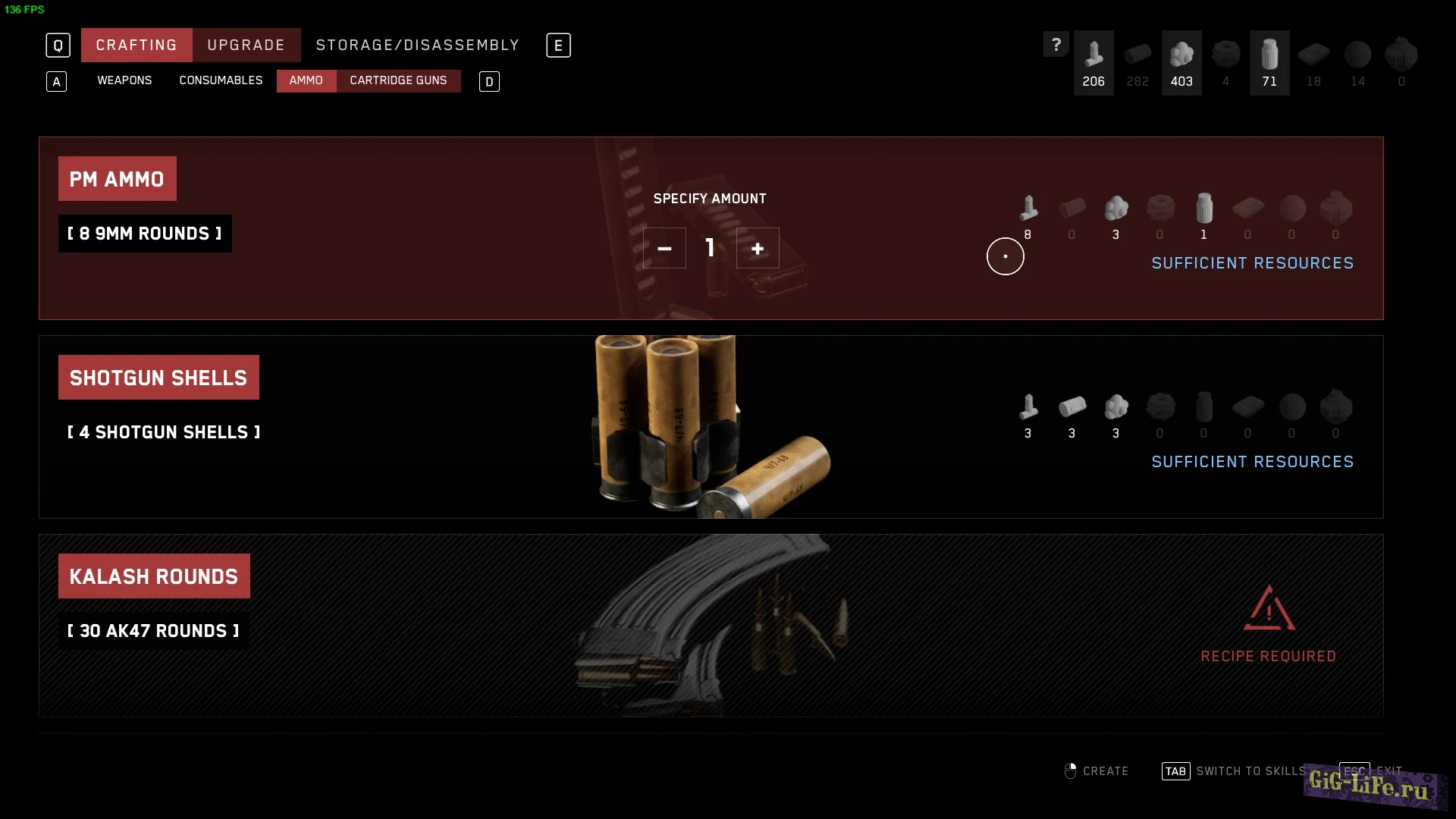Click the mouse icon beside CREATE
Screen dimensions: 1456x819
pyautogui.click(x=1070, y=770)
